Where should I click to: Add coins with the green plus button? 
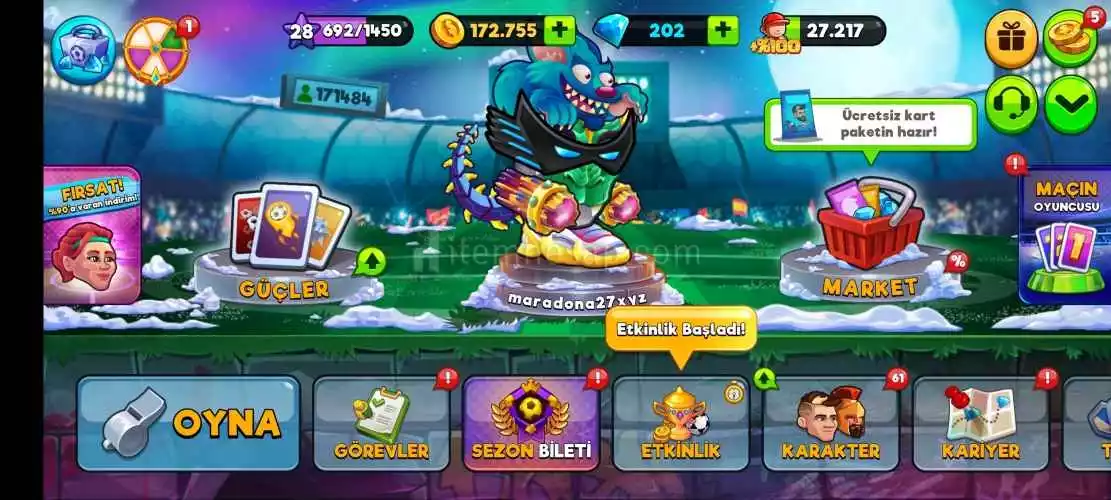click(560, 30)
